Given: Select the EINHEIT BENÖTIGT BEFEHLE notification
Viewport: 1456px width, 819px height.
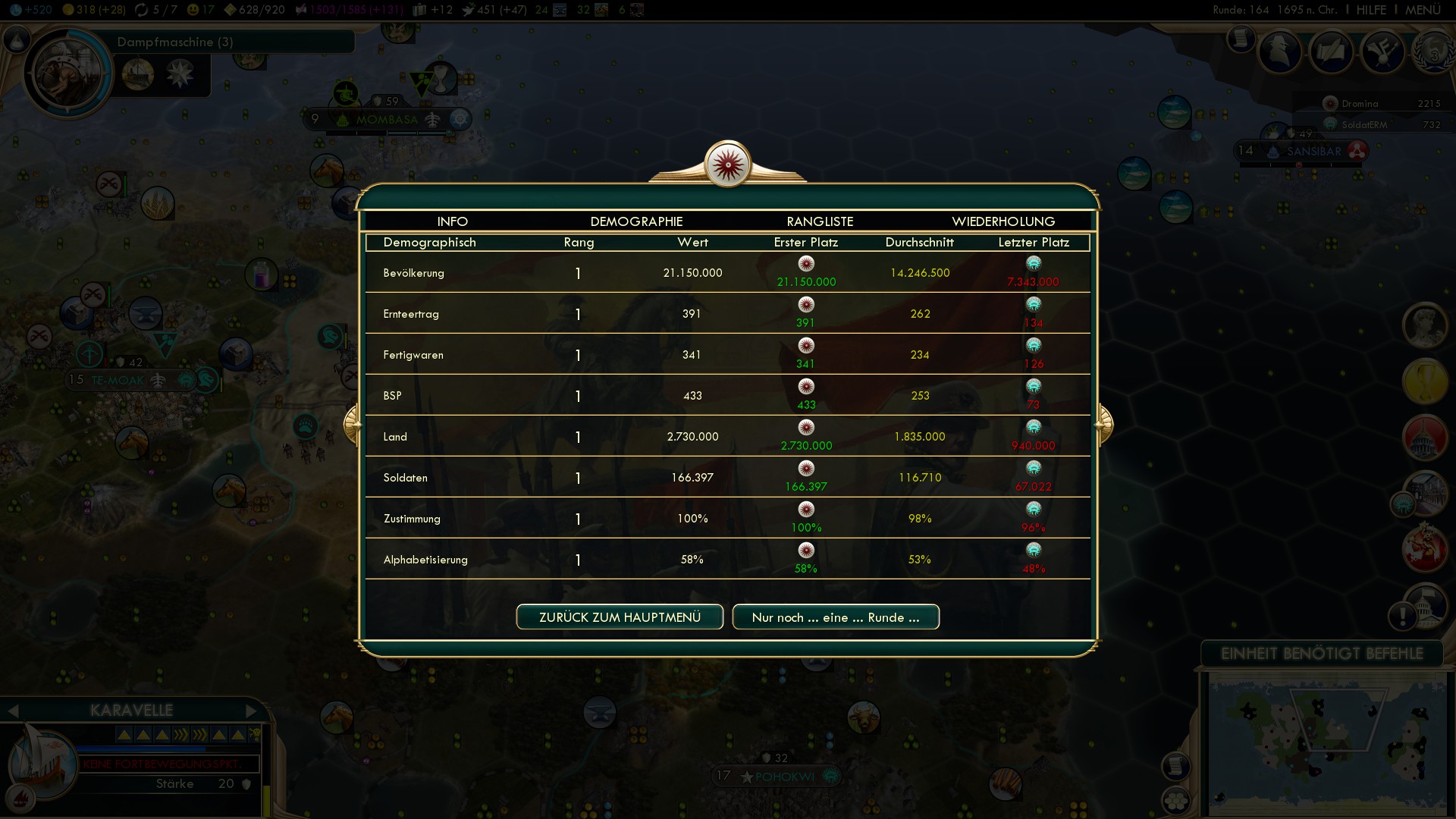Looking at the screenshot, I should click(1322, 654).
